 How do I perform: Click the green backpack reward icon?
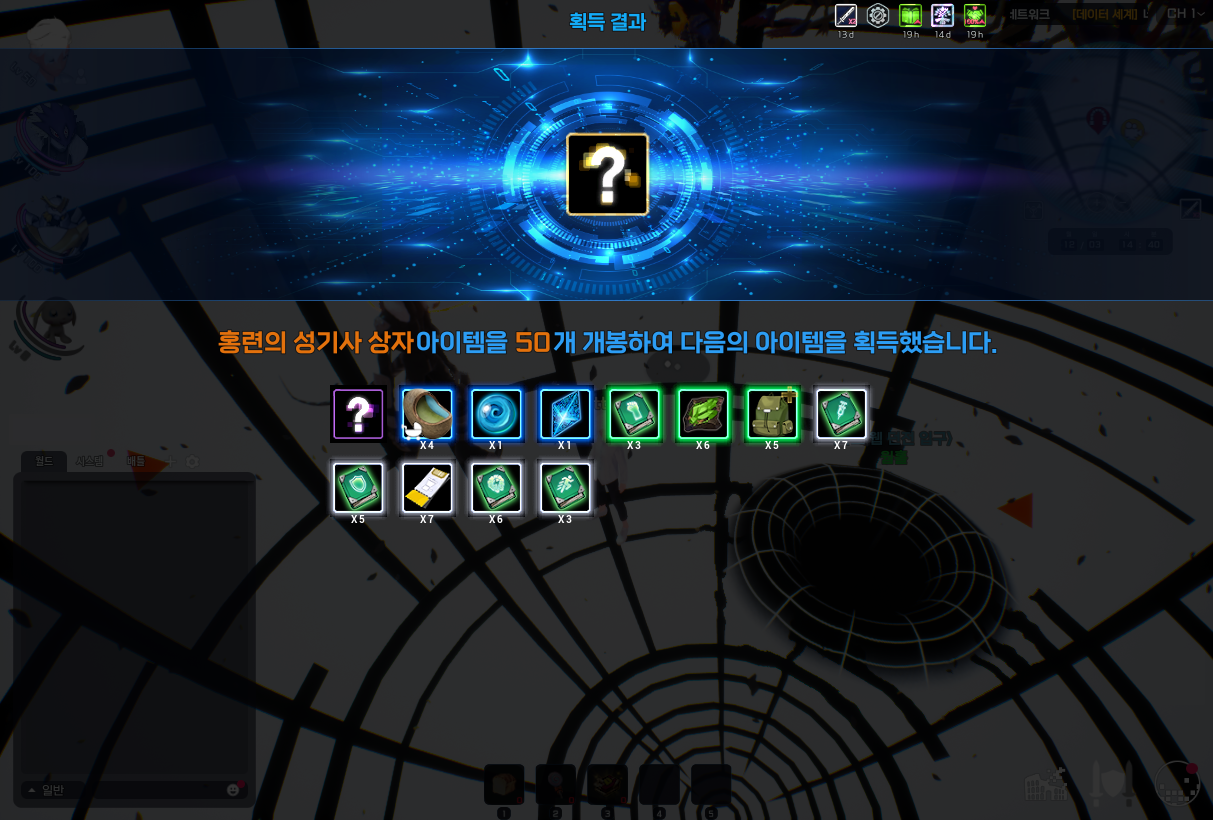772,414
